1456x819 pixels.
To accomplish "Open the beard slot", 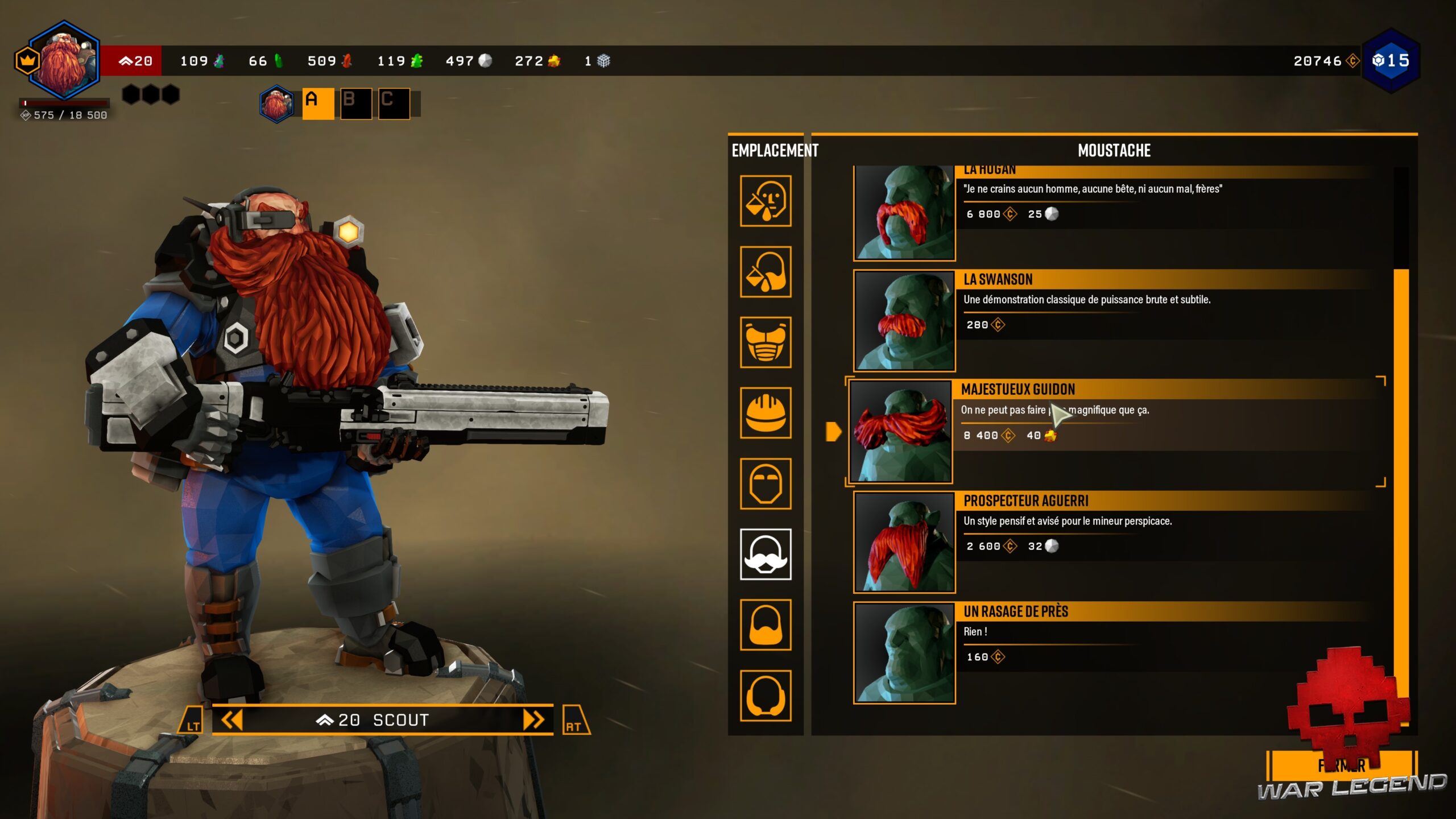I will [766, 624].
